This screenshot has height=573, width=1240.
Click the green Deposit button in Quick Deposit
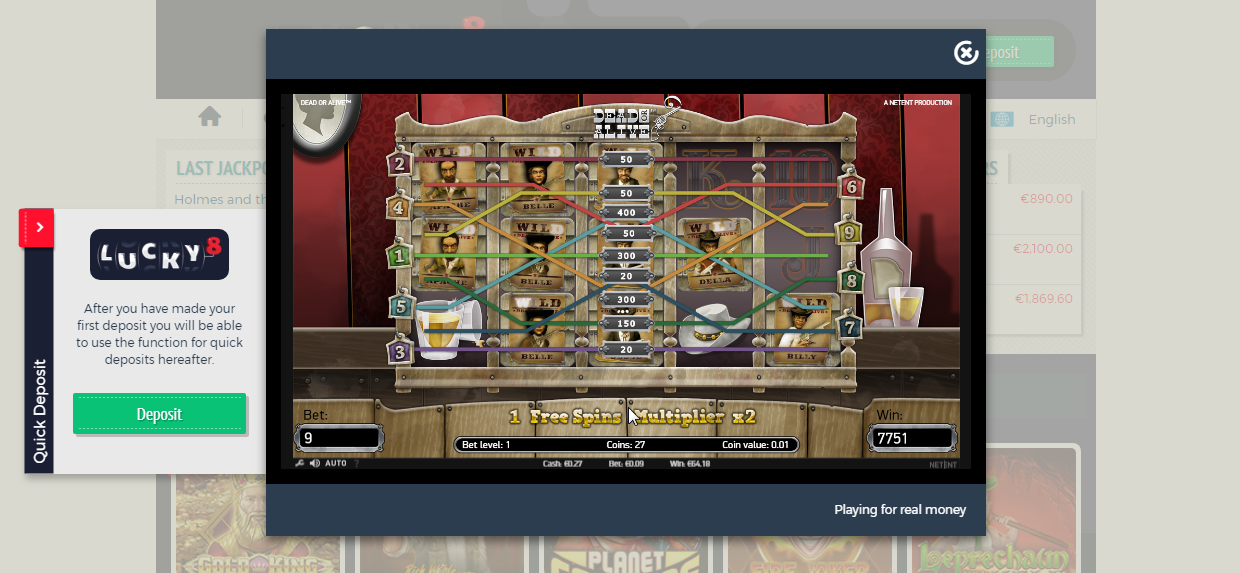tap(159, 414)
